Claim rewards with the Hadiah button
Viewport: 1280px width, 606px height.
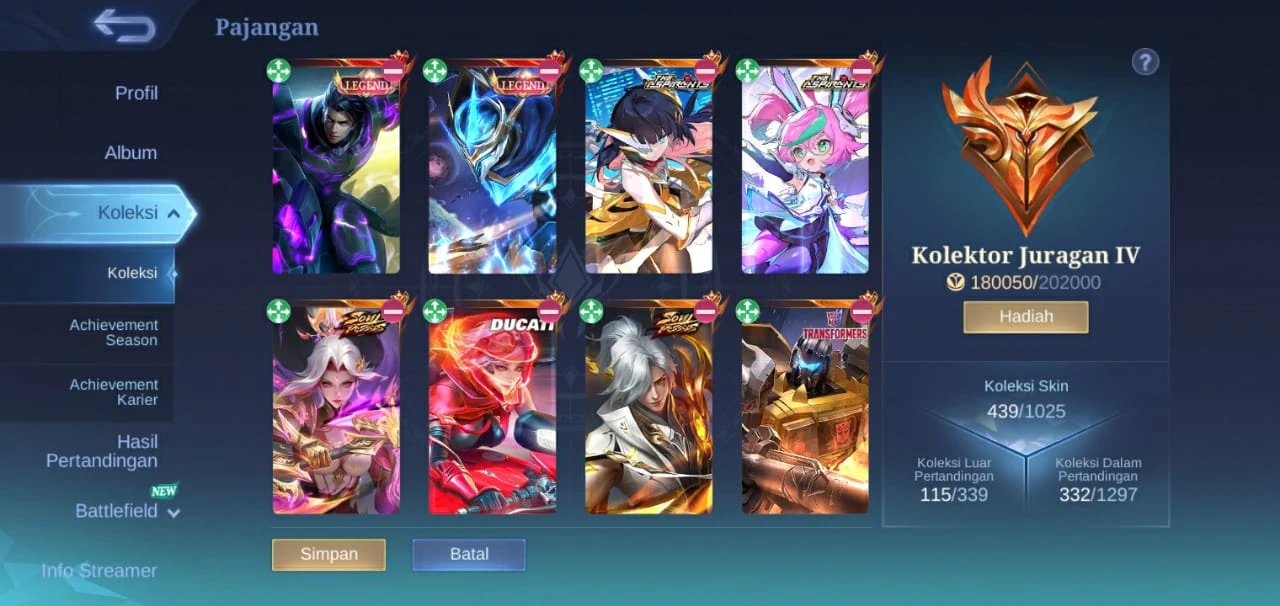(x=1026, y=317)
